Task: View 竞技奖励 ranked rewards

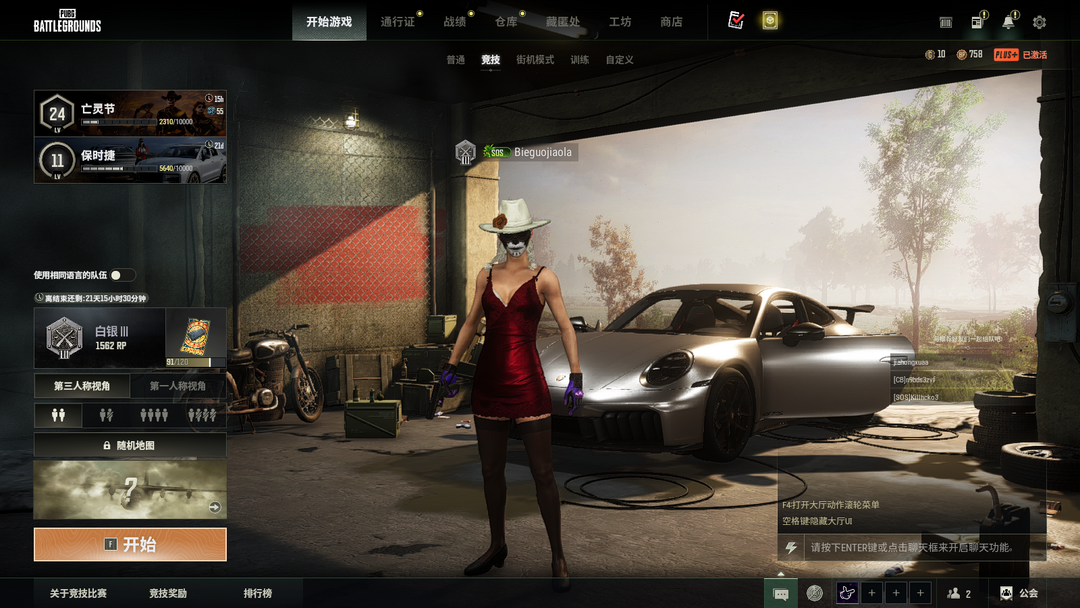Action: [168, 594]
